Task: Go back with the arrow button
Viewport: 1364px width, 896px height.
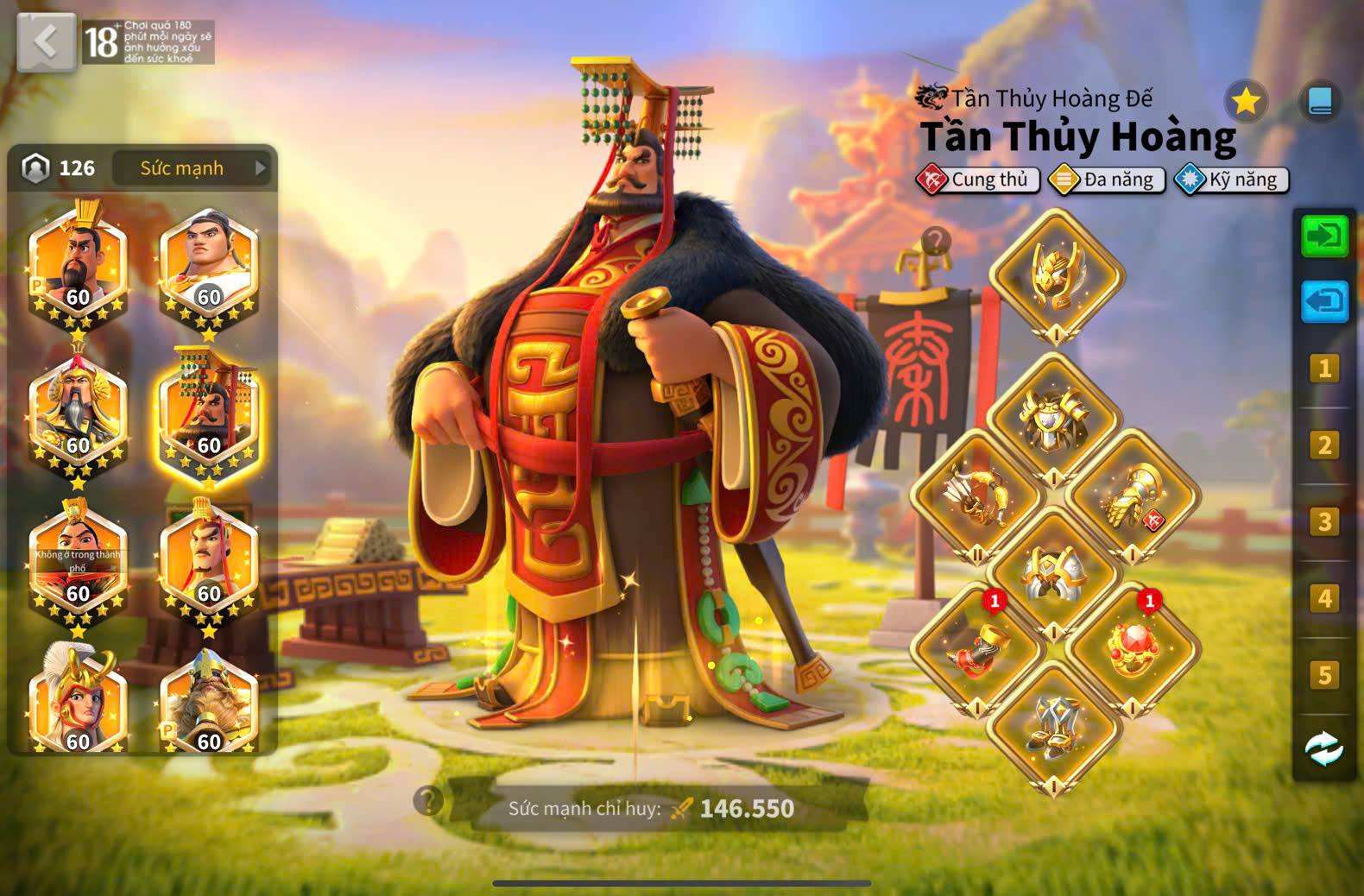Action: [46, 41]
